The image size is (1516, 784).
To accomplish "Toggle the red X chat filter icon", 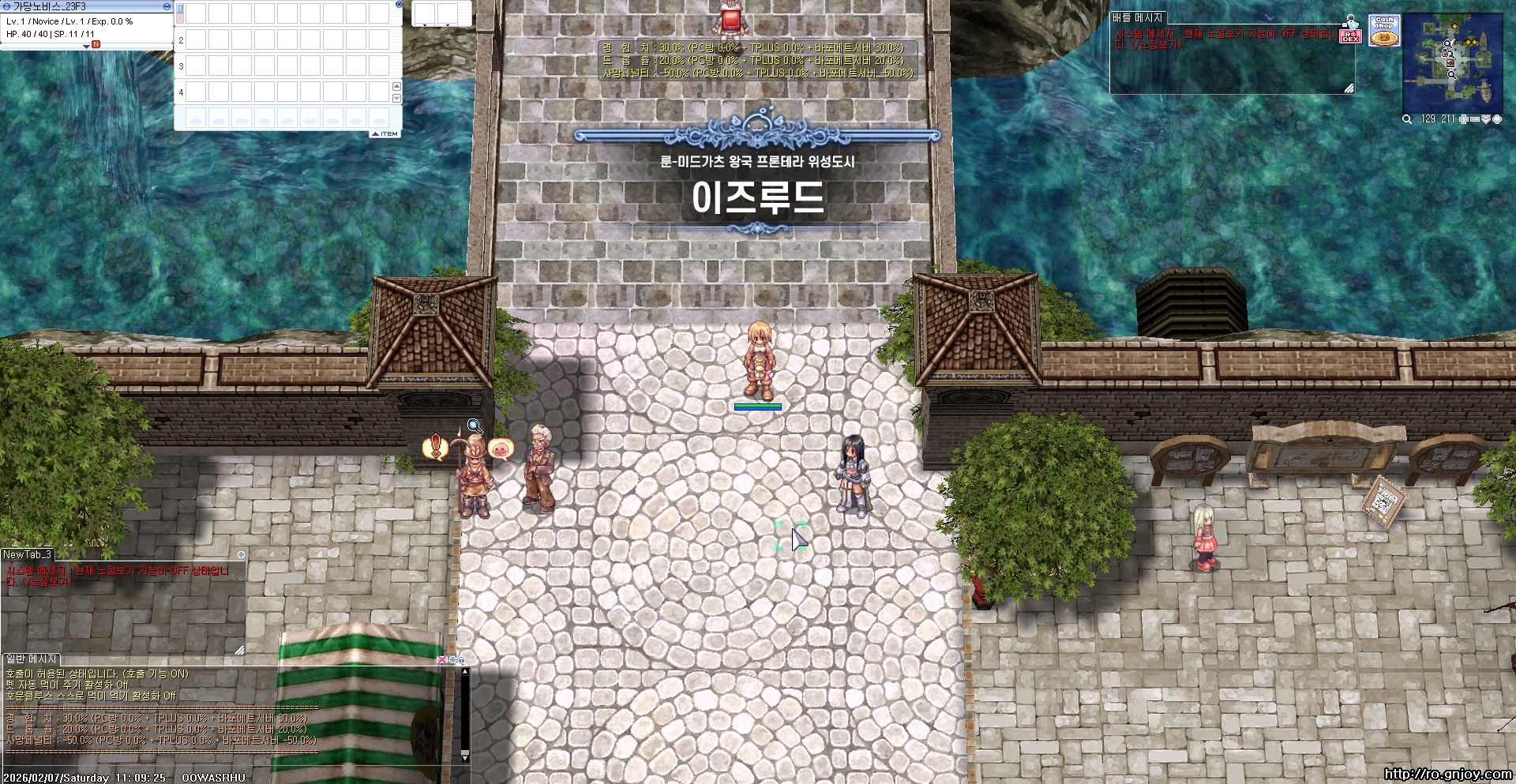I will coord(442,660).
